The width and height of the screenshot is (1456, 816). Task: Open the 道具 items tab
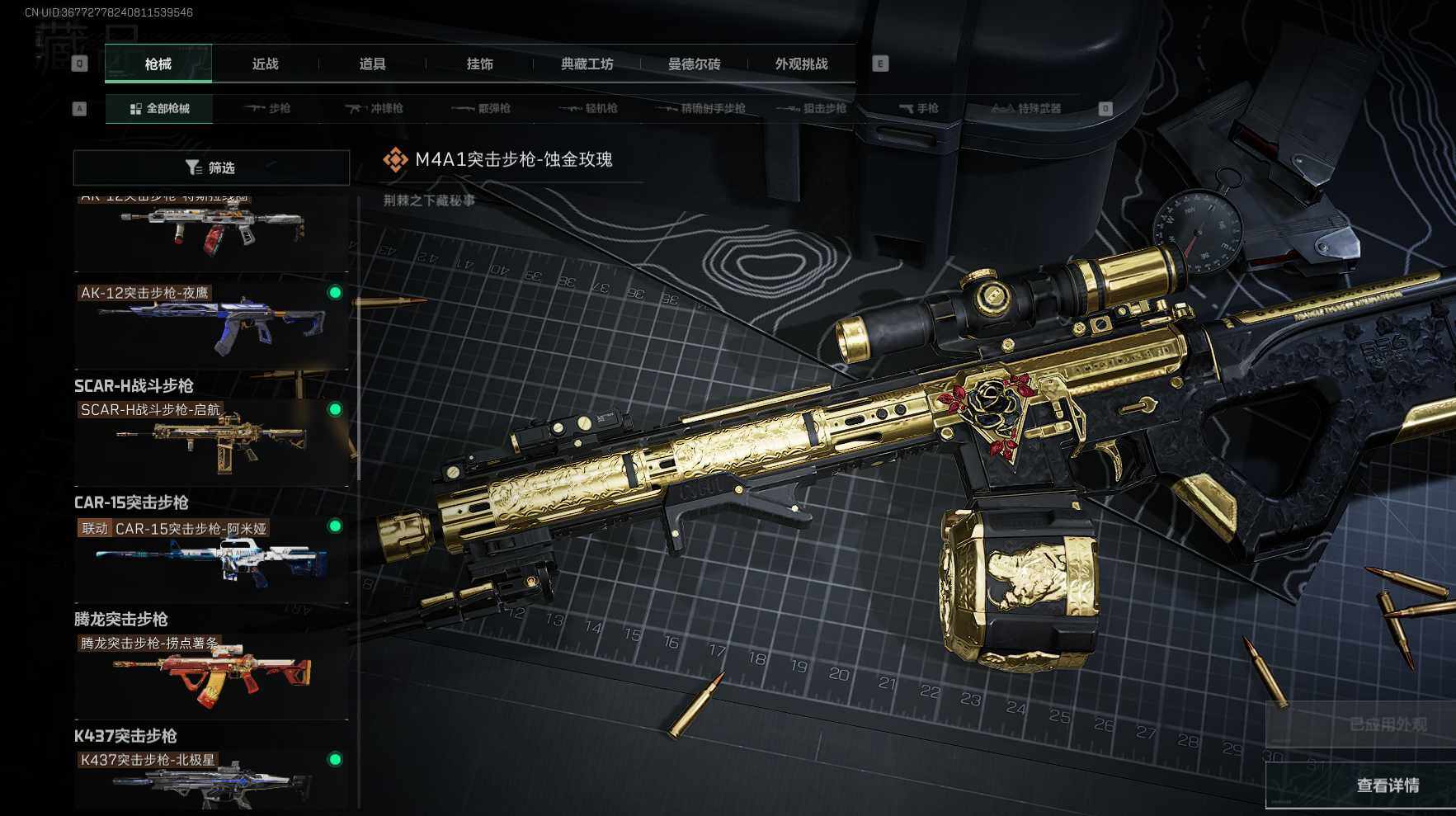pyautogui.click(x=372, y=64)
